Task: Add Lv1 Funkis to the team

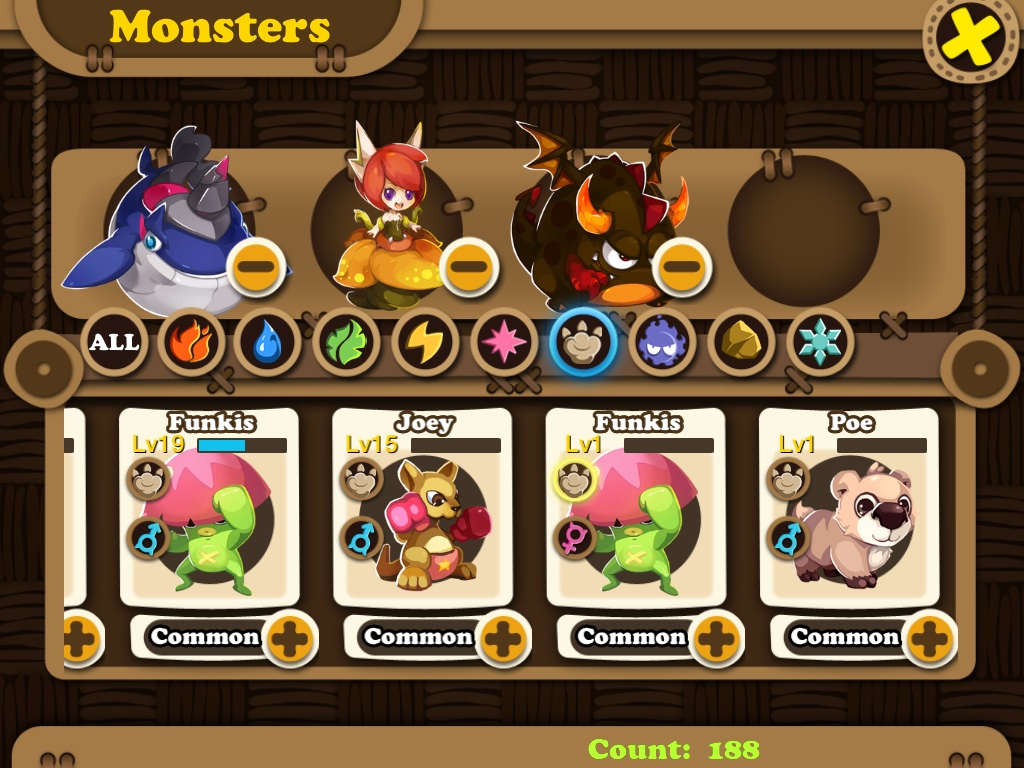Action: pos(717,638)
